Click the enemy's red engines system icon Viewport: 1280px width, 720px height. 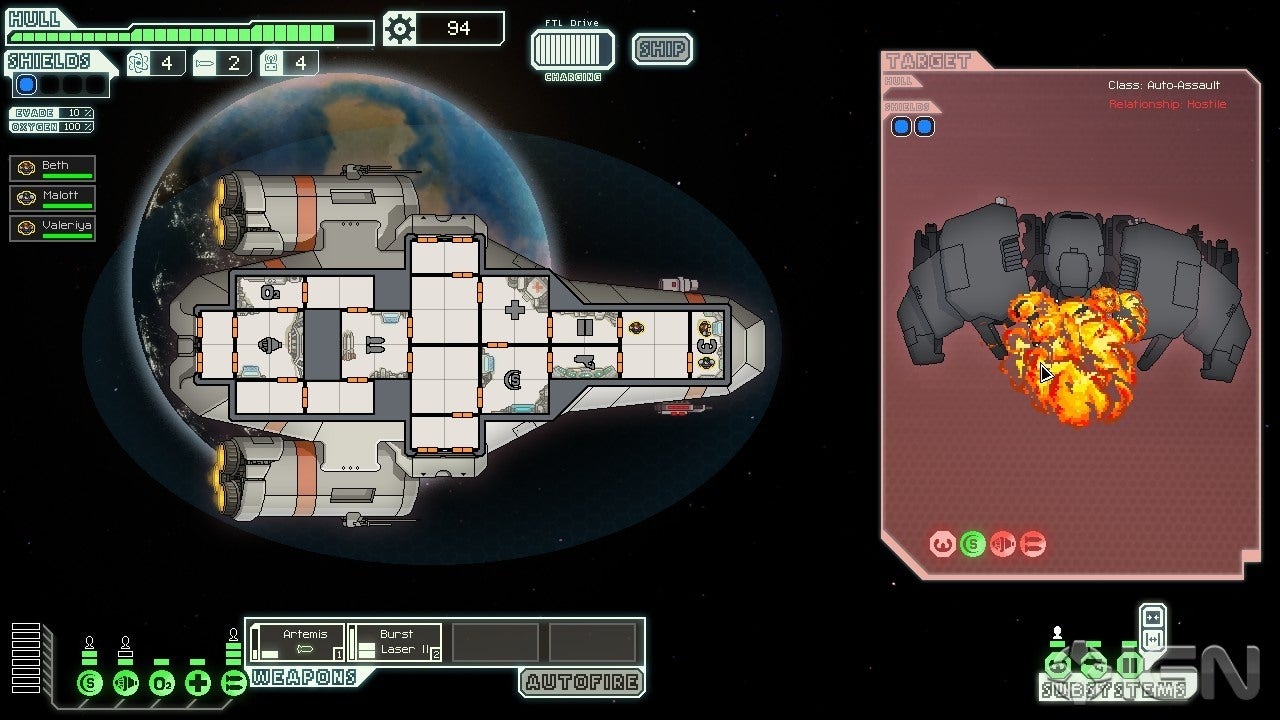point(1003,544)
